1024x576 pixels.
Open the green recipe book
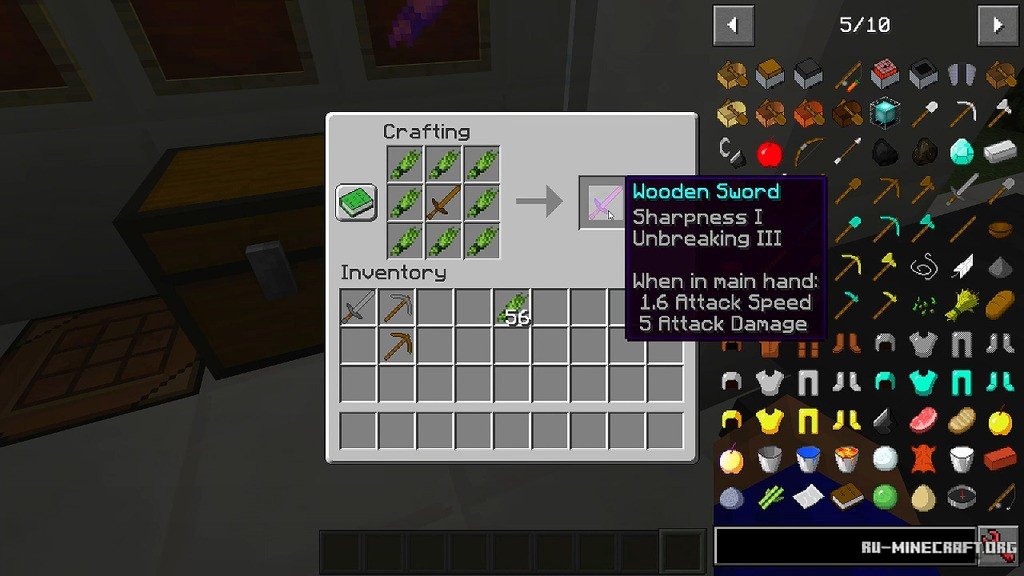point(356,203)
